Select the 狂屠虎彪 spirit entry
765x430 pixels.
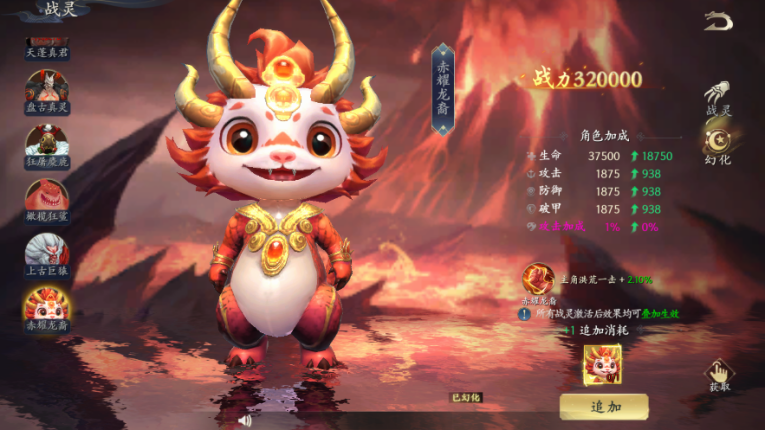pos(47,148)
